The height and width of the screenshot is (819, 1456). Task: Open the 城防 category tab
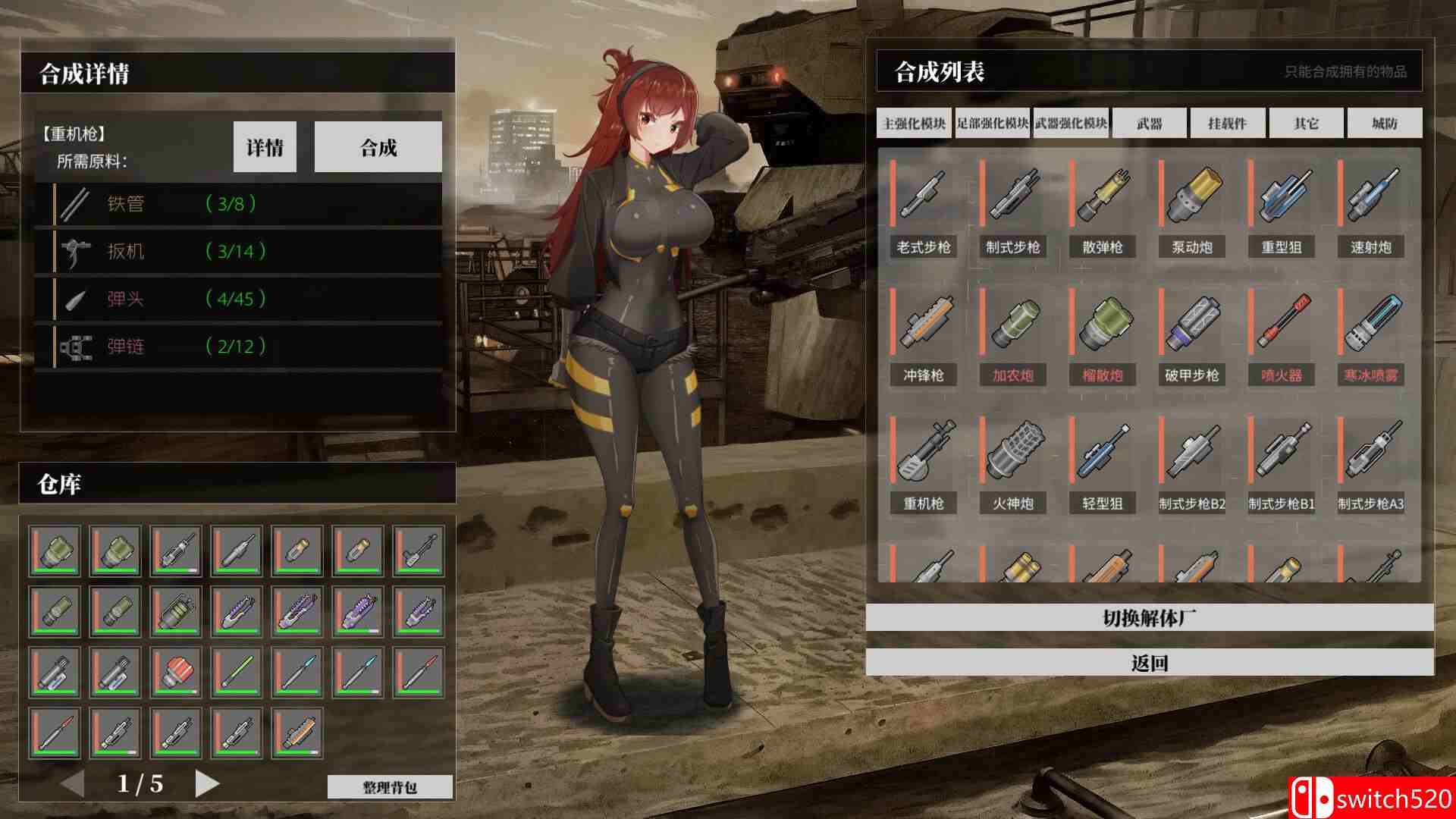1384,124
